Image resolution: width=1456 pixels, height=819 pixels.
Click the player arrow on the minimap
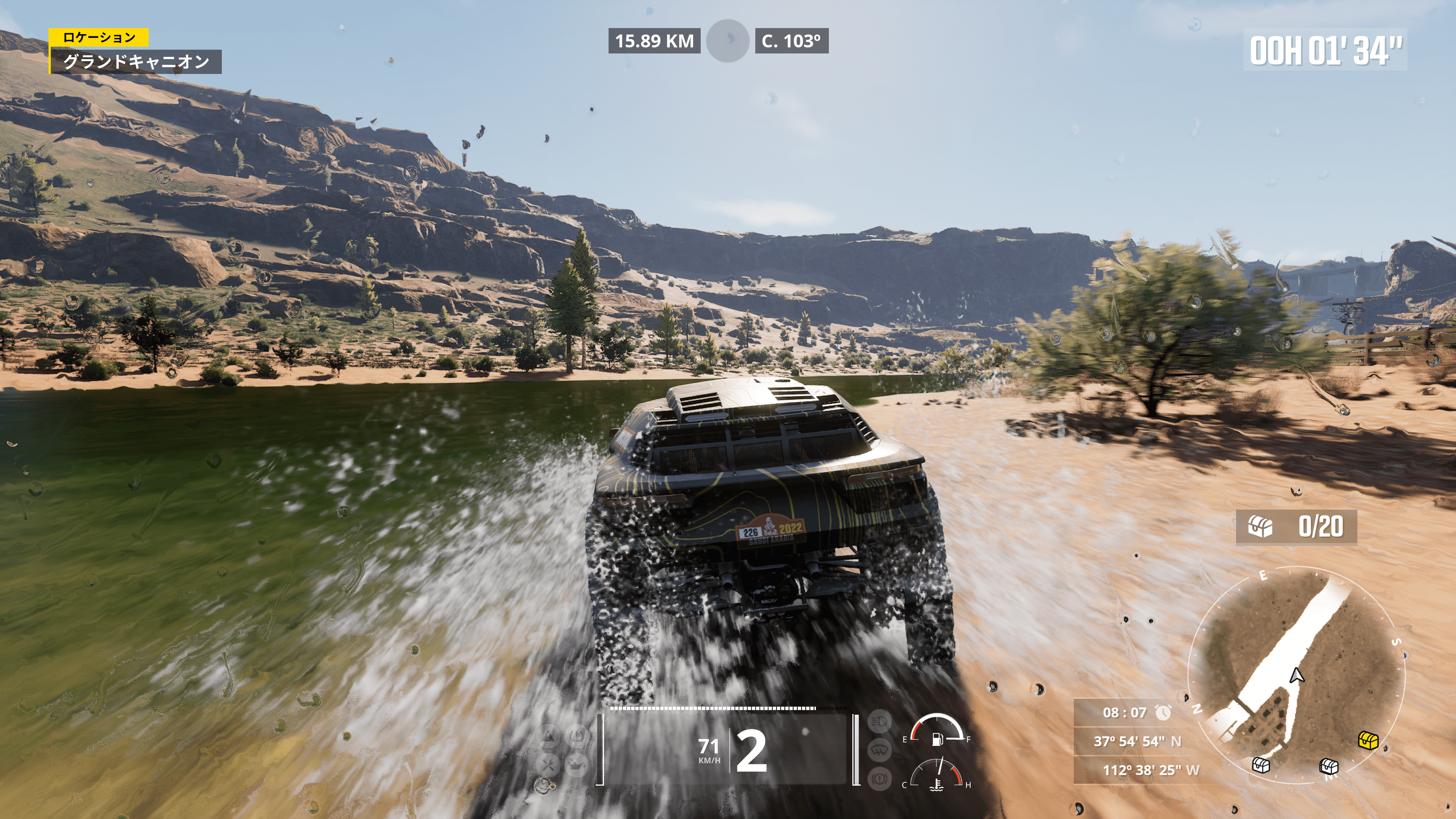[1297, 675]
